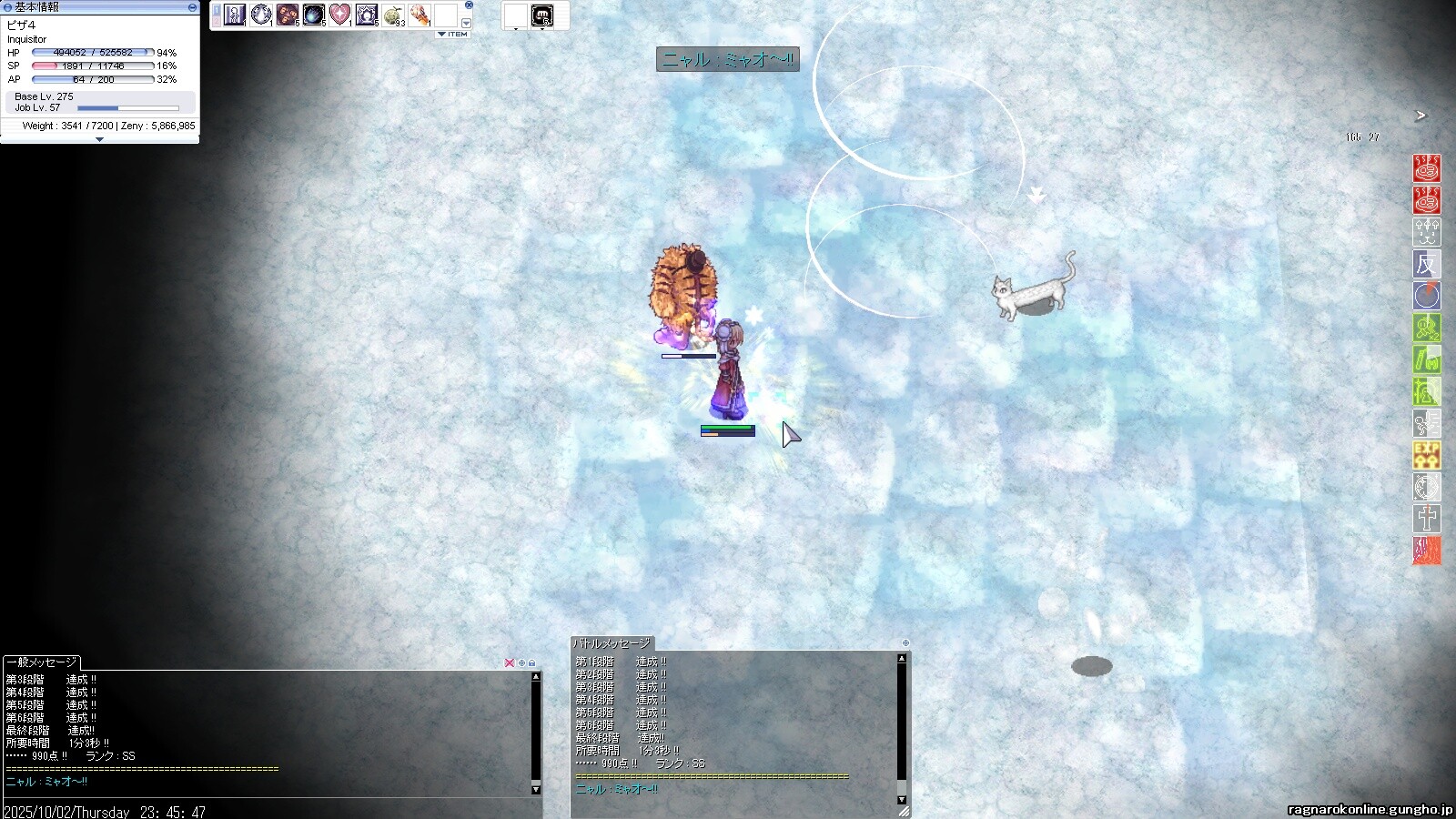
Task: Activate the blue flame orb hotbar skill
Action: (313, 15)
